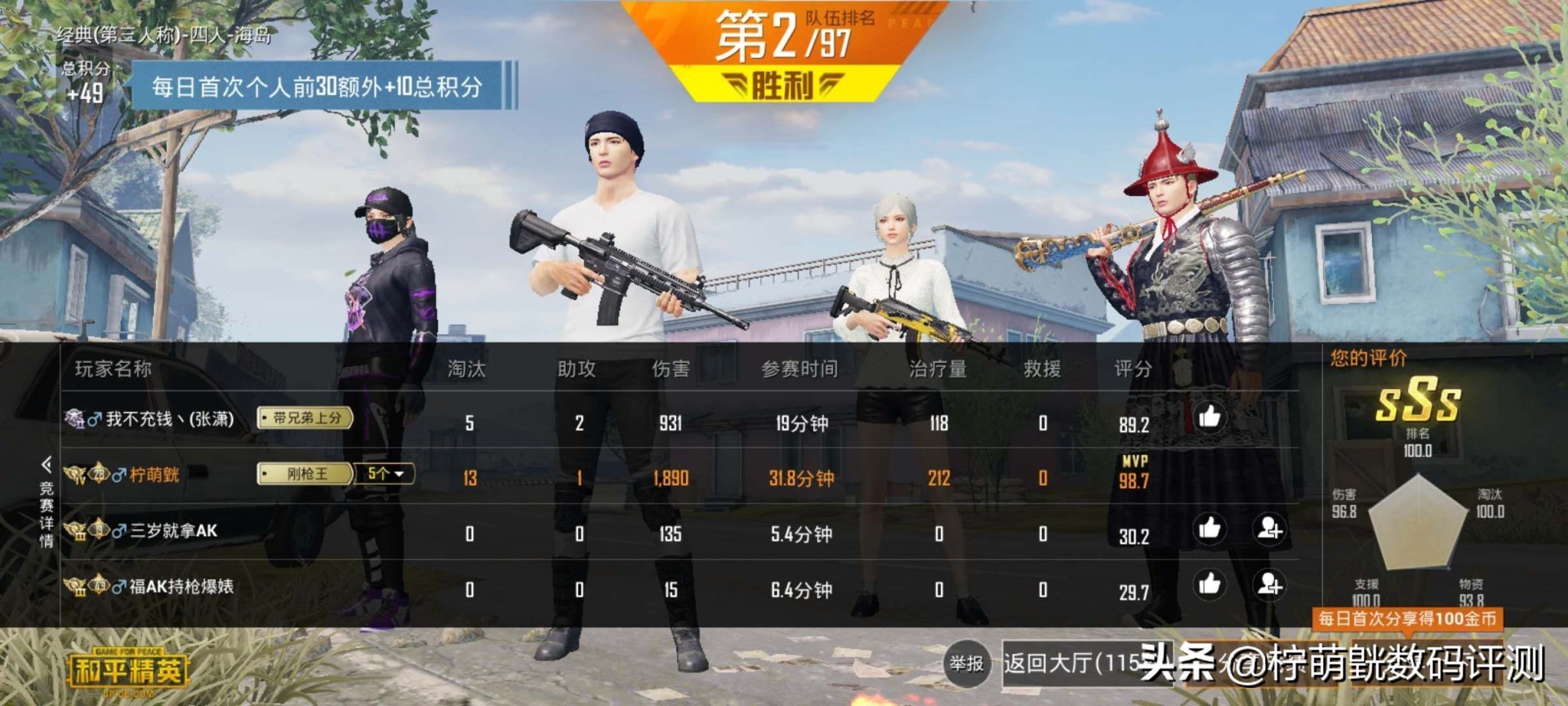
Task: Click the tier emblem beside 福AK持枪爆婊
Action: [x=74, y=584]
